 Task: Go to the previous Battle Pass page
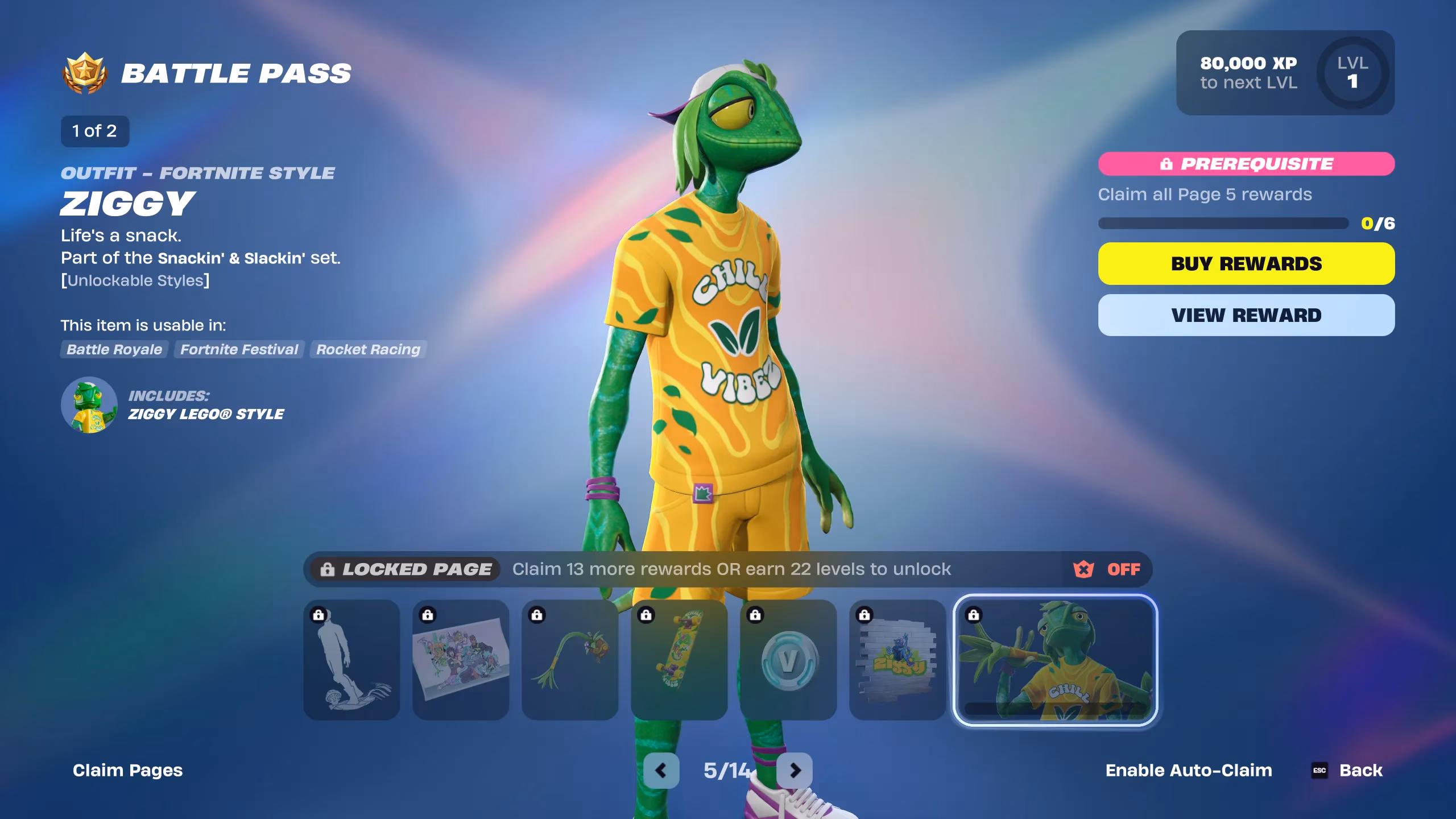coord(661,771)
